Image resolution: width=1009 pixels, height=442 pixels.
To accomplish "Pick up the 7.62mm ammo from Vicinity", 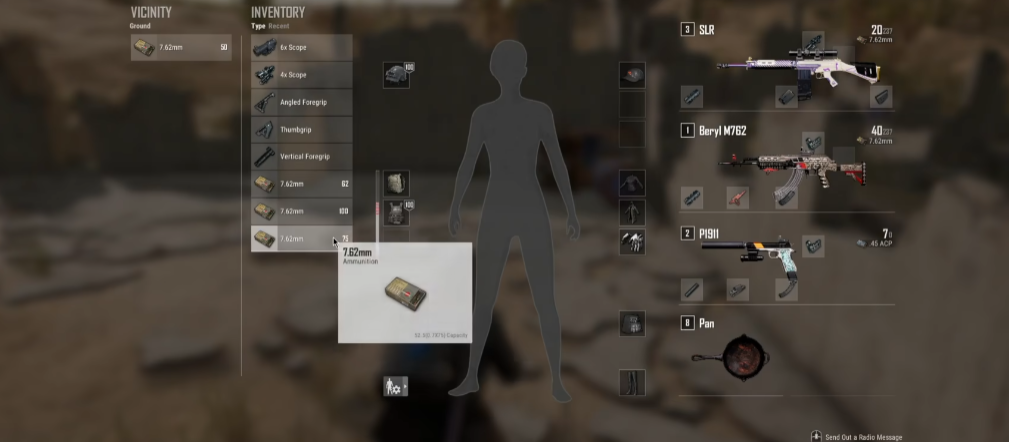I will coord(181,47).
